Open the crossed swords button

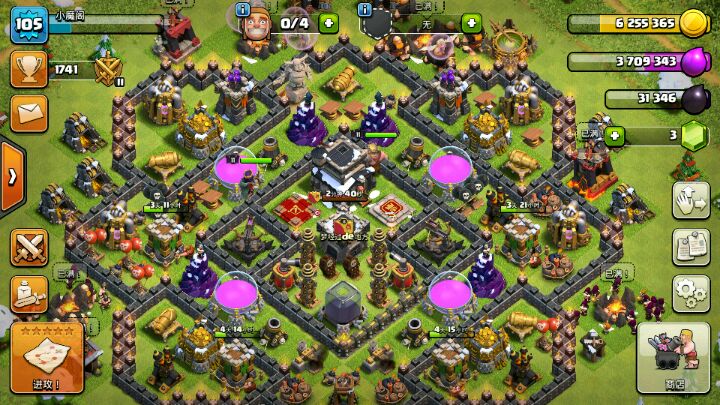pyautogui.click(x=29, y=246)
